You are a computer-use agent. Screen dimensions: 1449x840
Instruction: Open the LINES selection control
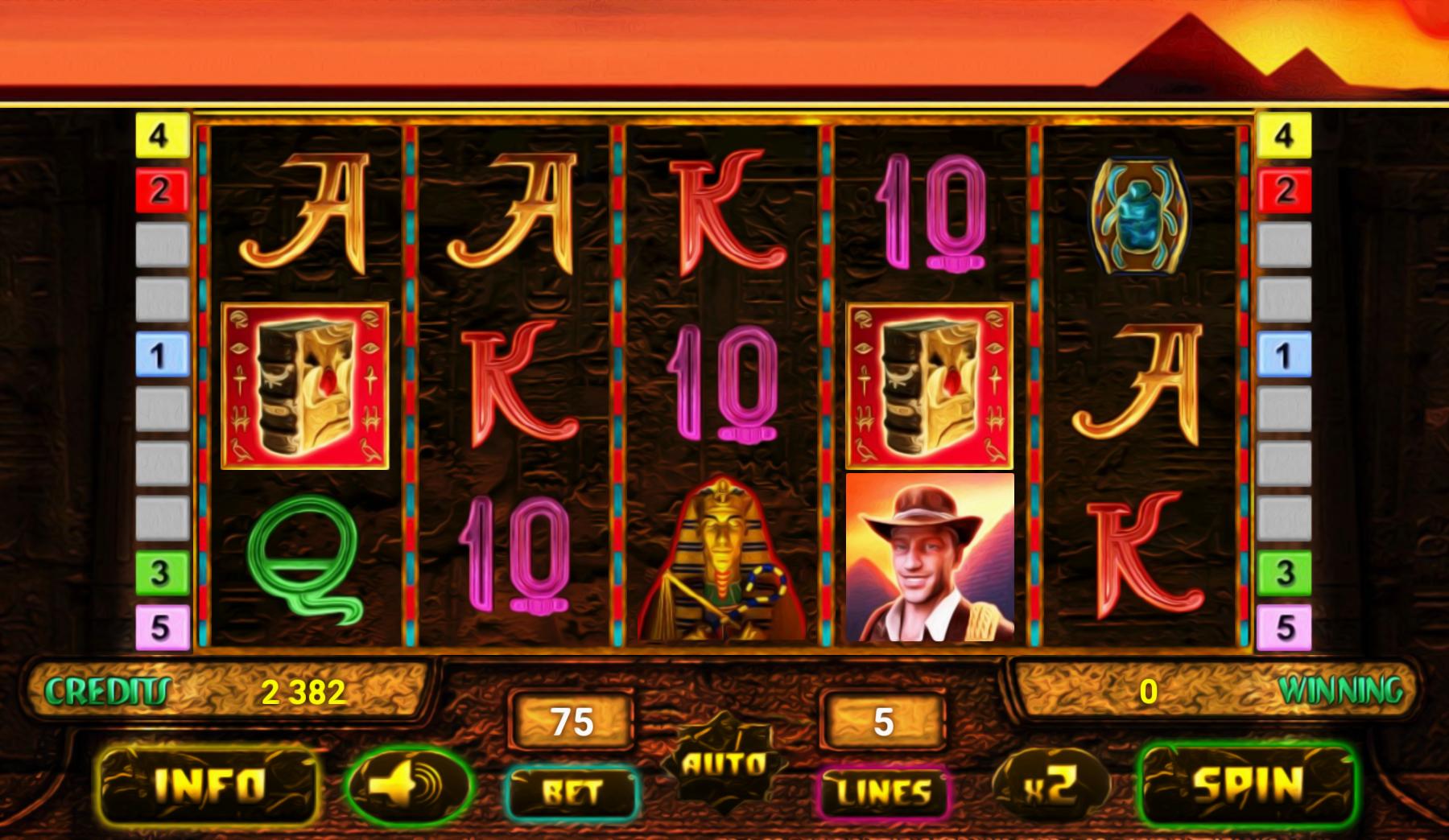tap(883, 793)
